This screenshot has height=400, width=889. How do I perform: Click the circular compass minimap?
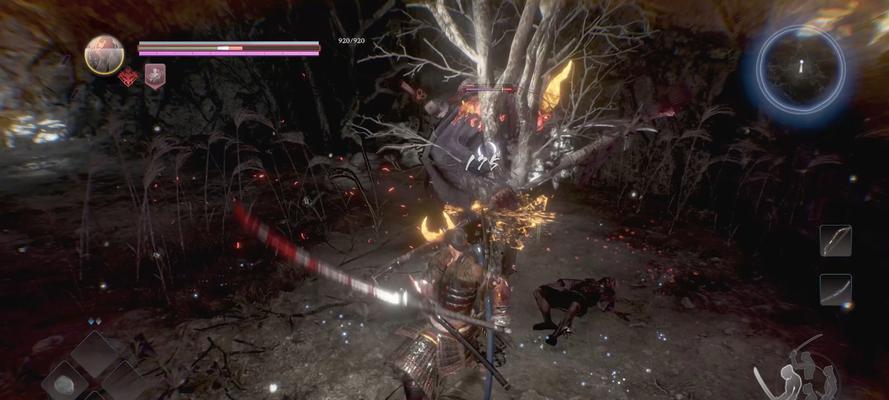pyautogui.click(x=800, y=67)
